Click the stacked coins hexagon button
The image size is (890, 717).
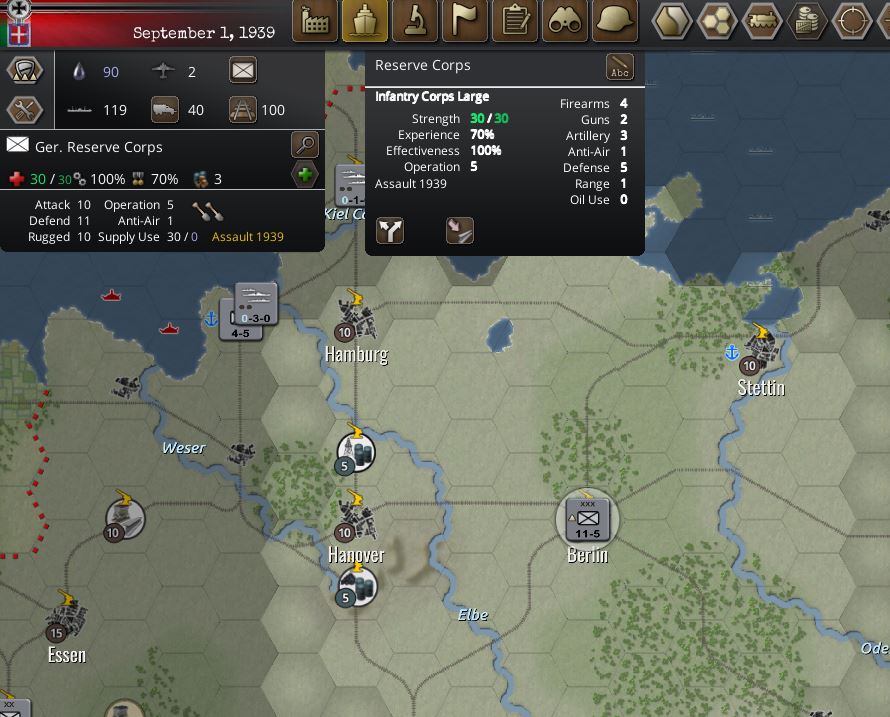coord(807,20)
